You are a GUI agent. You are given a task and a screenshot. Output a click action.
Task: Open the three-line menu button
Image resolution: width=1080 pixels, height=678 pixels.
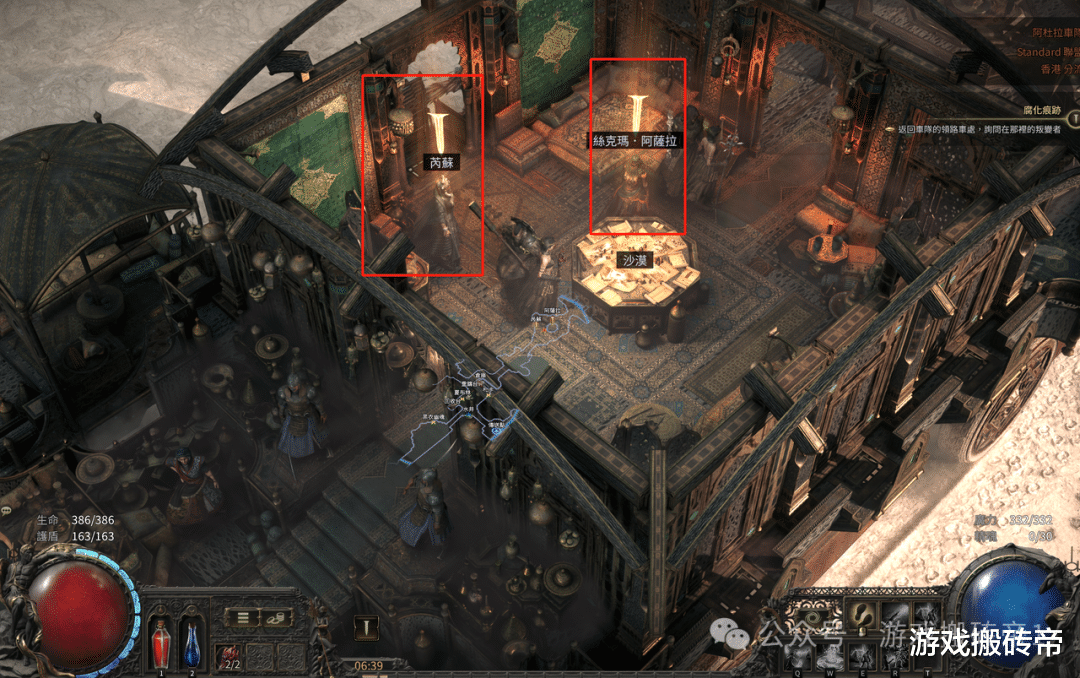coord(242,618)
